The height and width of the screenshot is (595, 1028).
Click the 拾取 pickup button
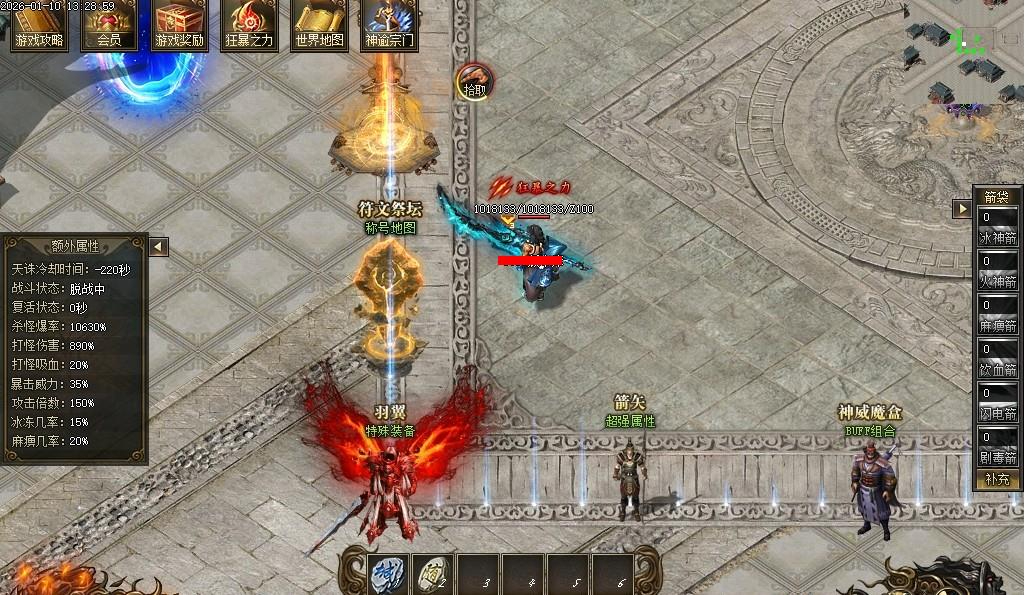coord(475,82)
